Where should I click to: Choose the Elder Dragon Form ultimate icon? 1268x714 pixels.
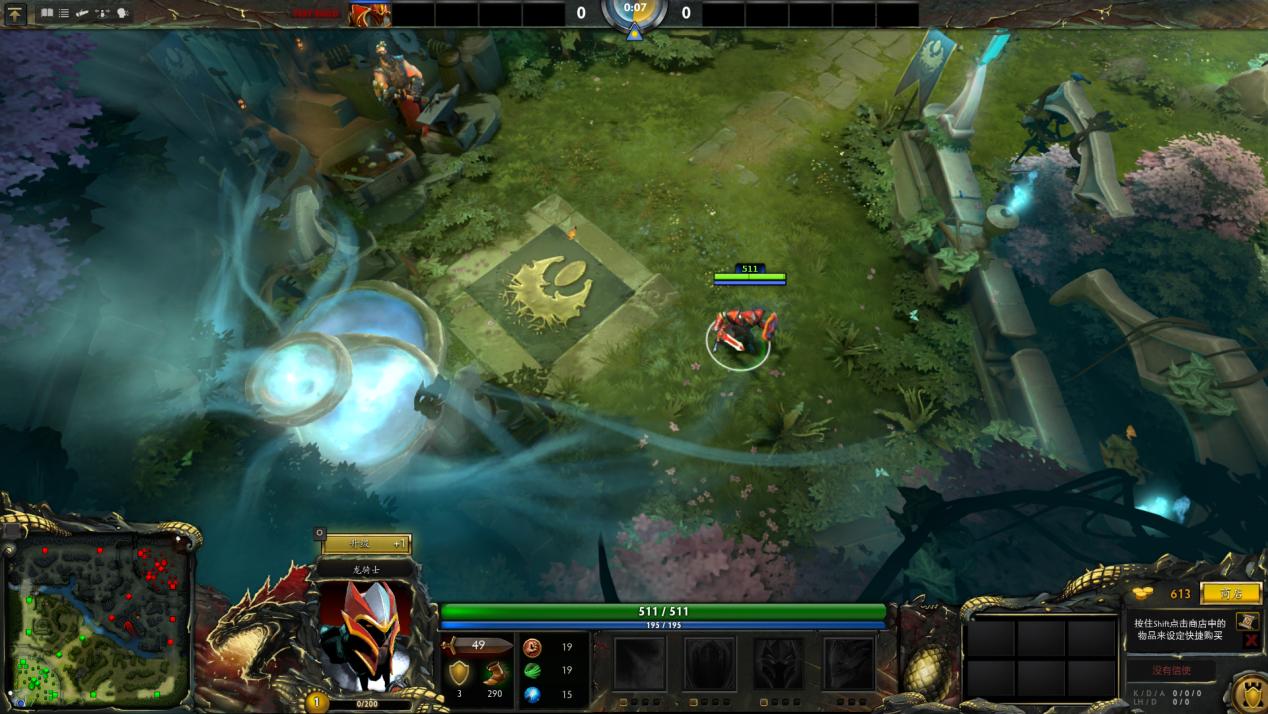coord(849,663)
